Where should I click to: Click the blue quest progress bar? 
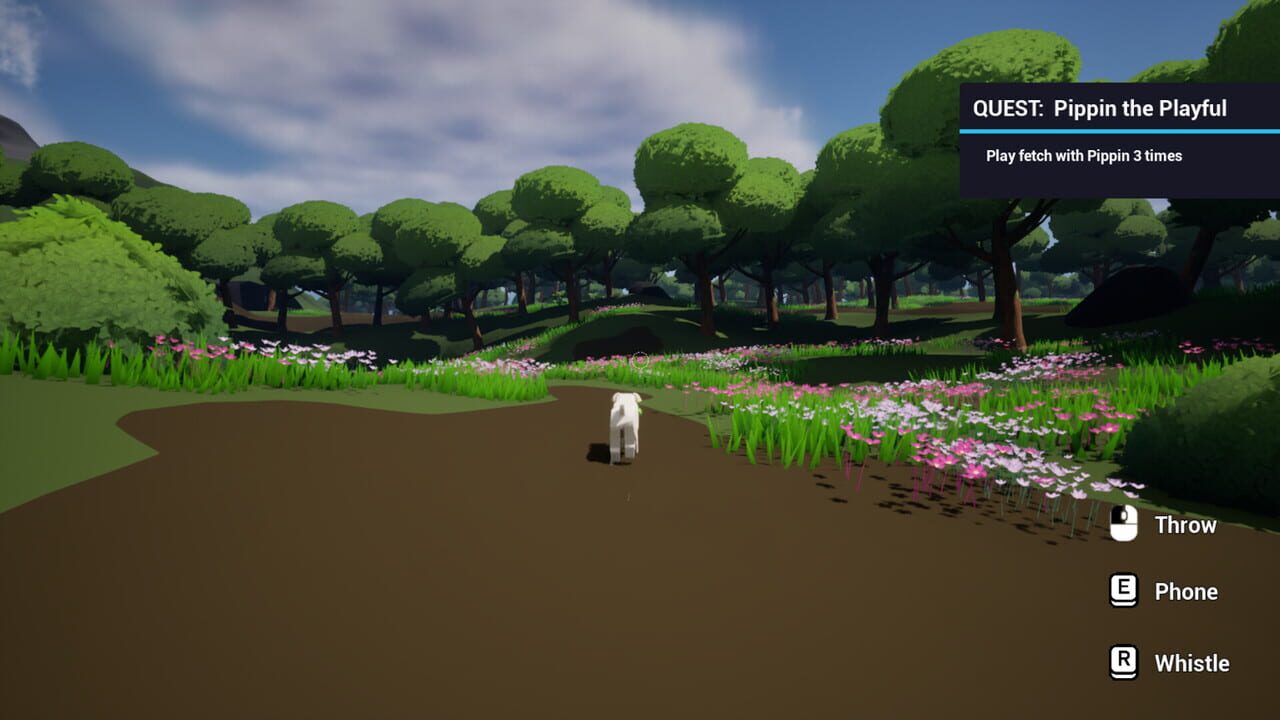click(x=1118, y=129)
